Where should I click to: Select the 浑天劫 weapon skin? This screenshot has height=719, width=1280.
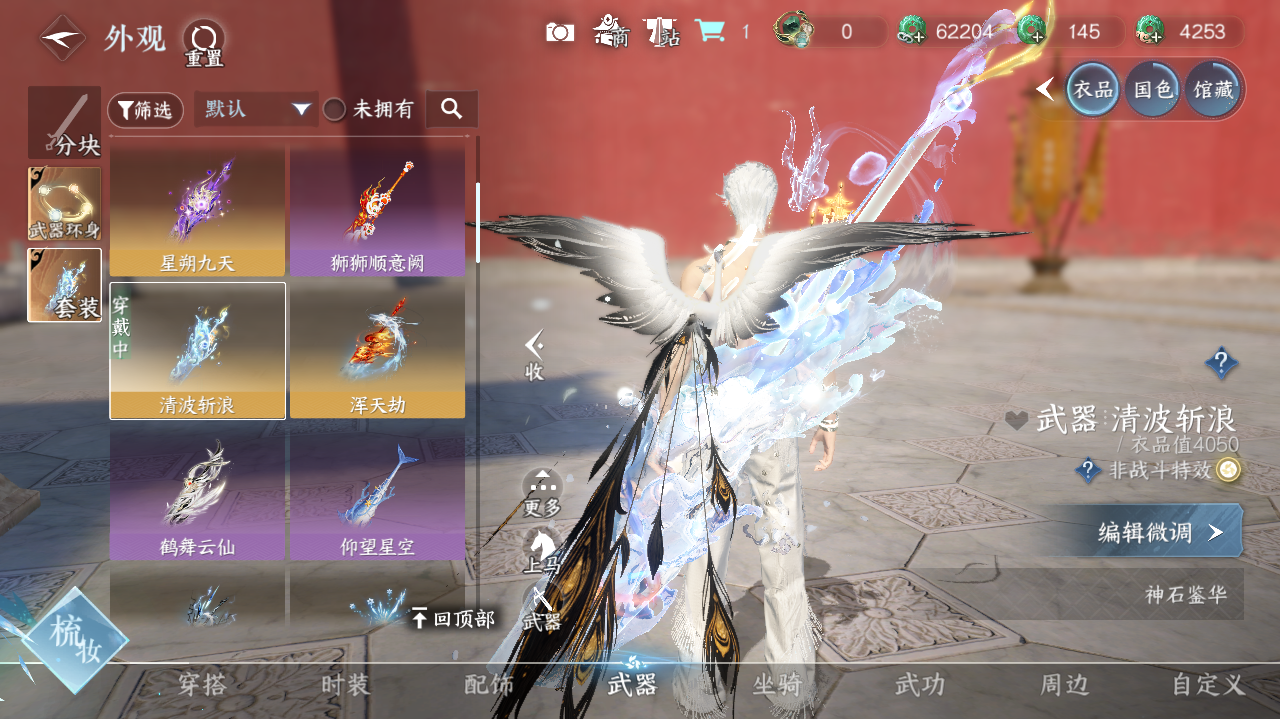point(377,350)
